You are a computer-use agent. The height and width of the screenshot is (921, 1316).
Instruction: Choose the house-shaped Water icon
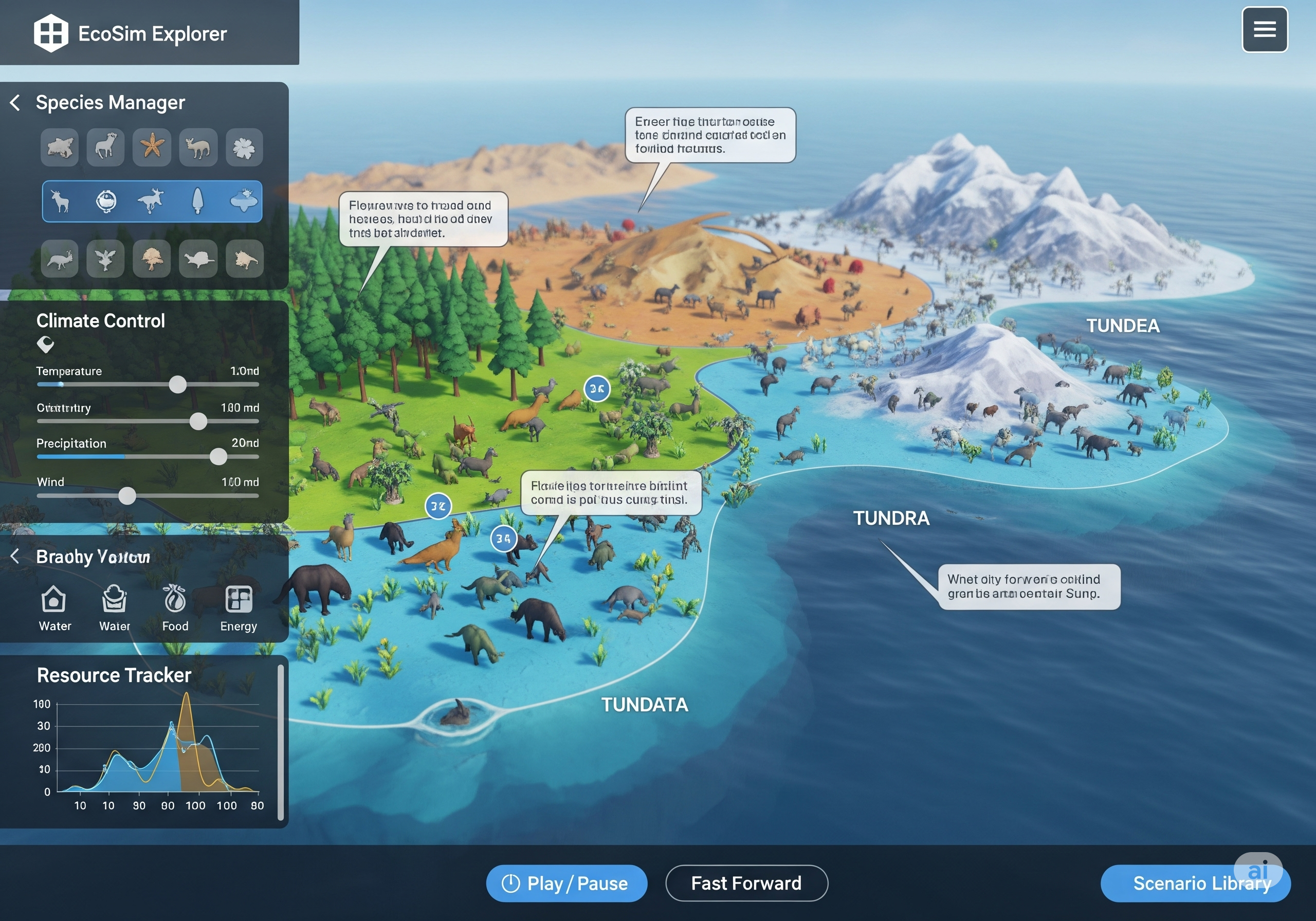(x=54, y=600)
